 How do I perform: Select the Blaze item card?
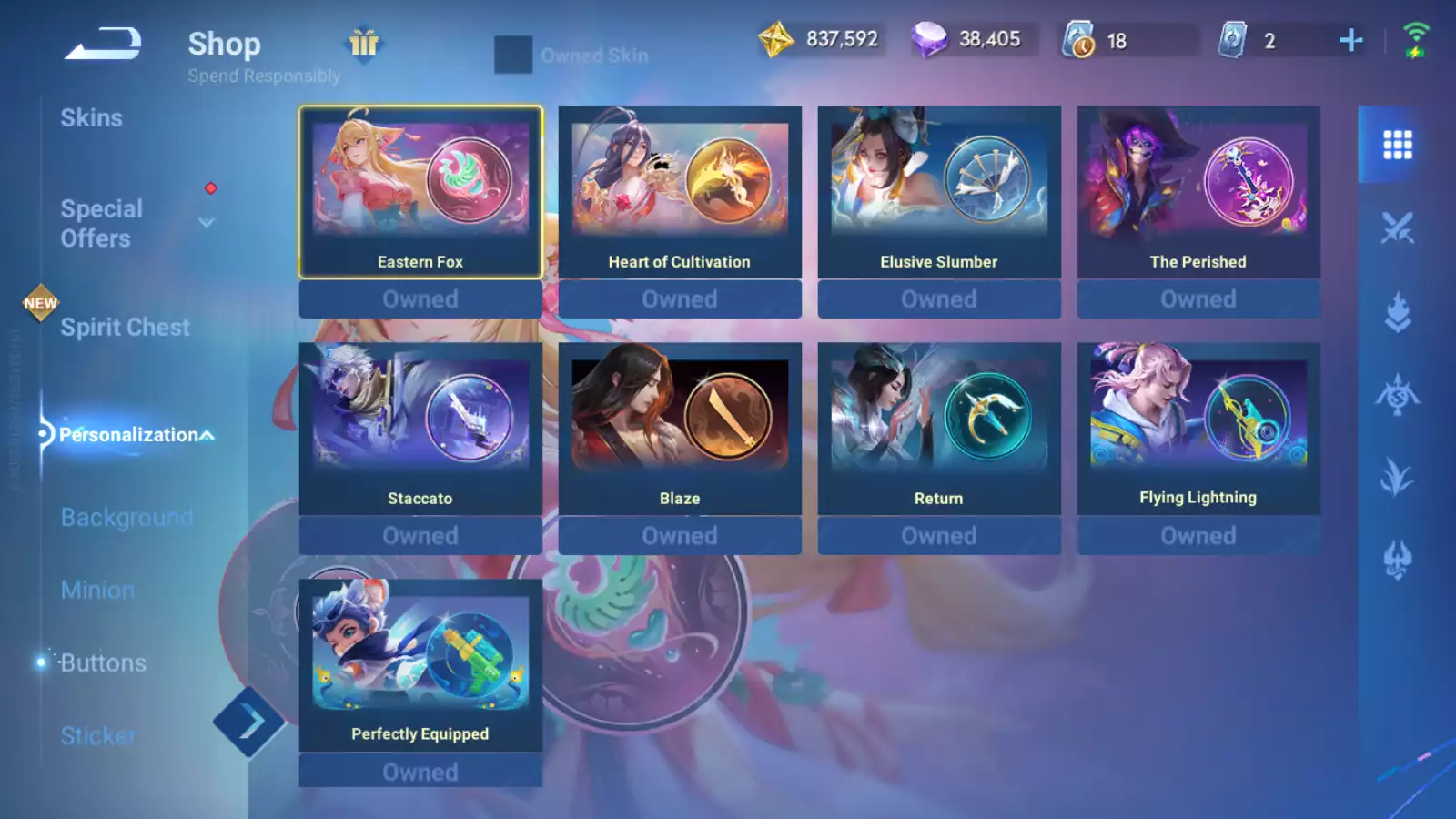tap(680, 429)
